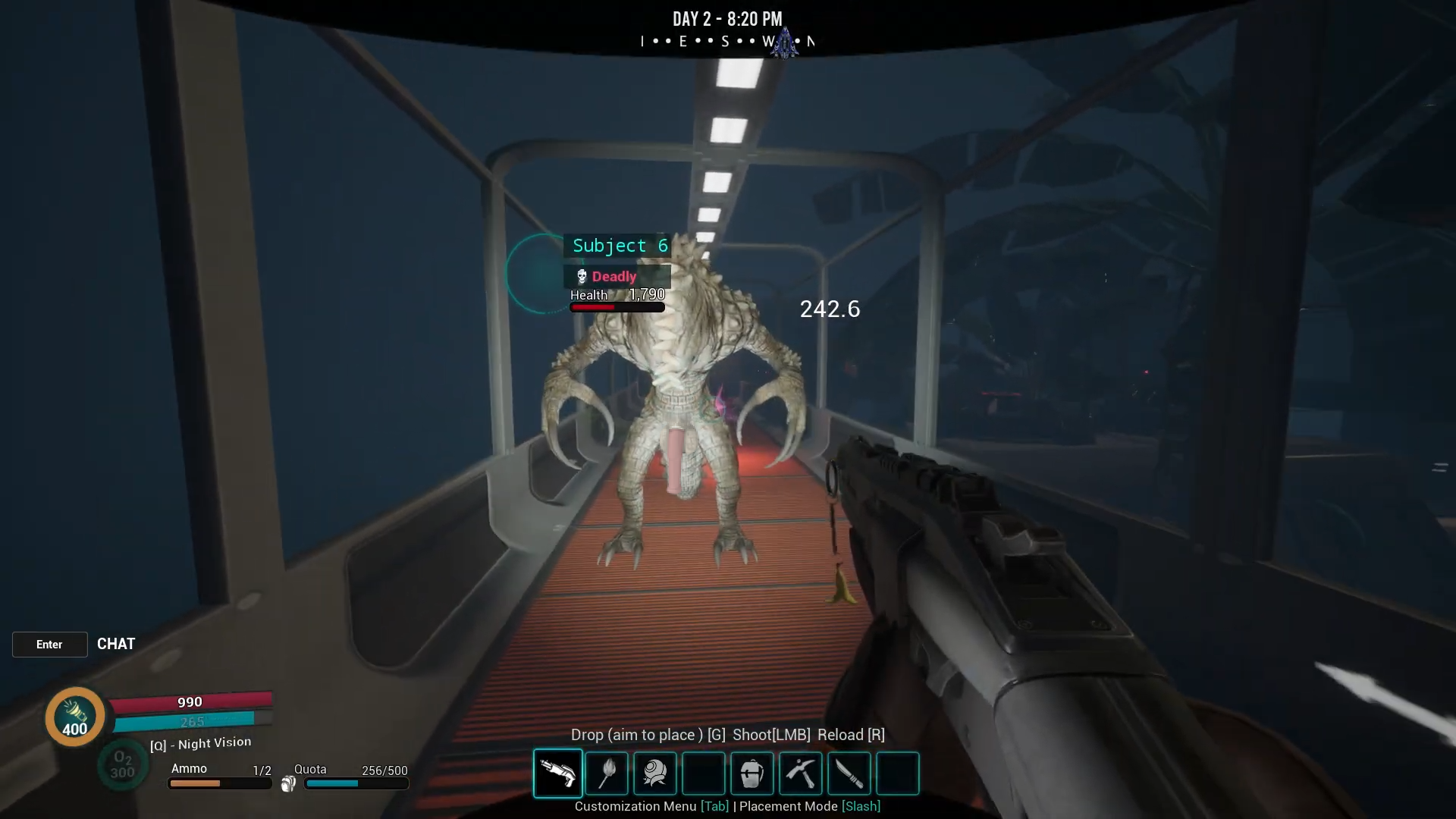The image size is (1456, 819).
Task: Click the compass strip at top
Action: click(726, 42)
